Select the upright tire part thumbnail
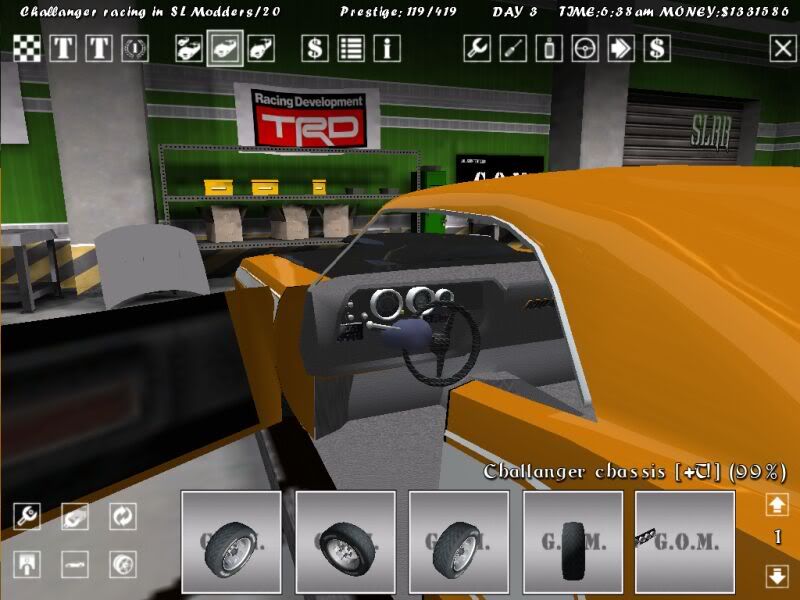The width and height of the screenshot is (800, 600). pyautogui.click(x=572, y=542)
